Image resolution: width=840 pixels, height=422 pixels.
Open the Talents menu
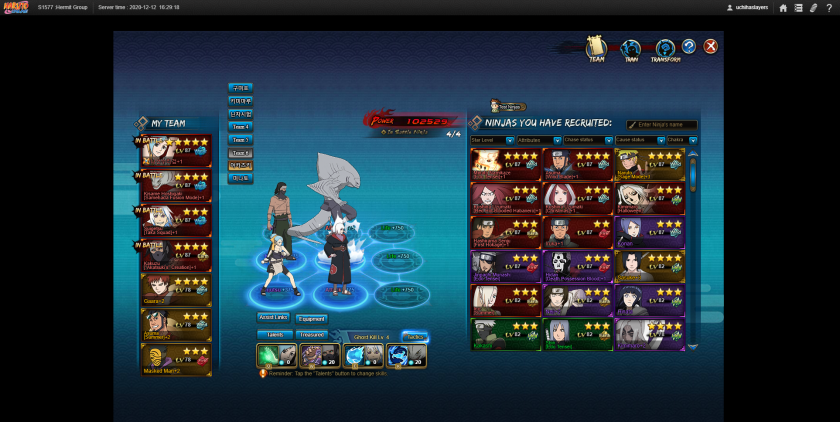[x=273, y=334]
